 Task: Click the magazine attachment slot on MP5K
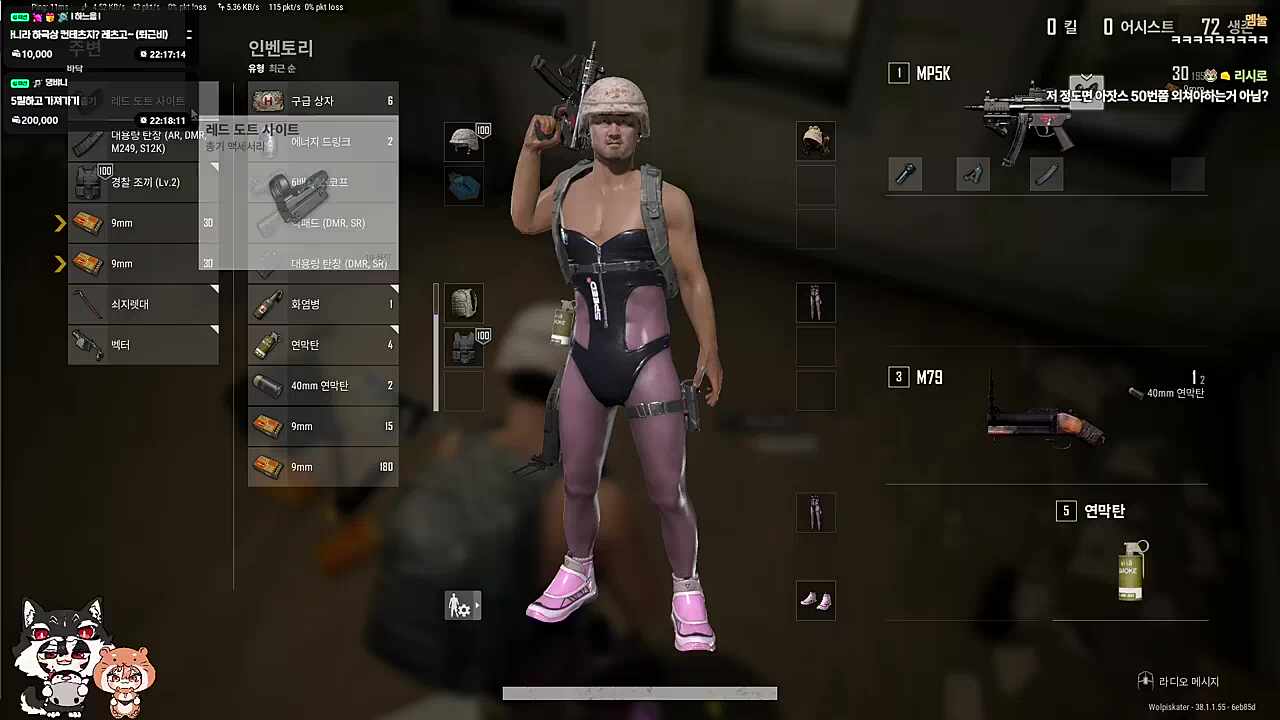[1047, 174]
